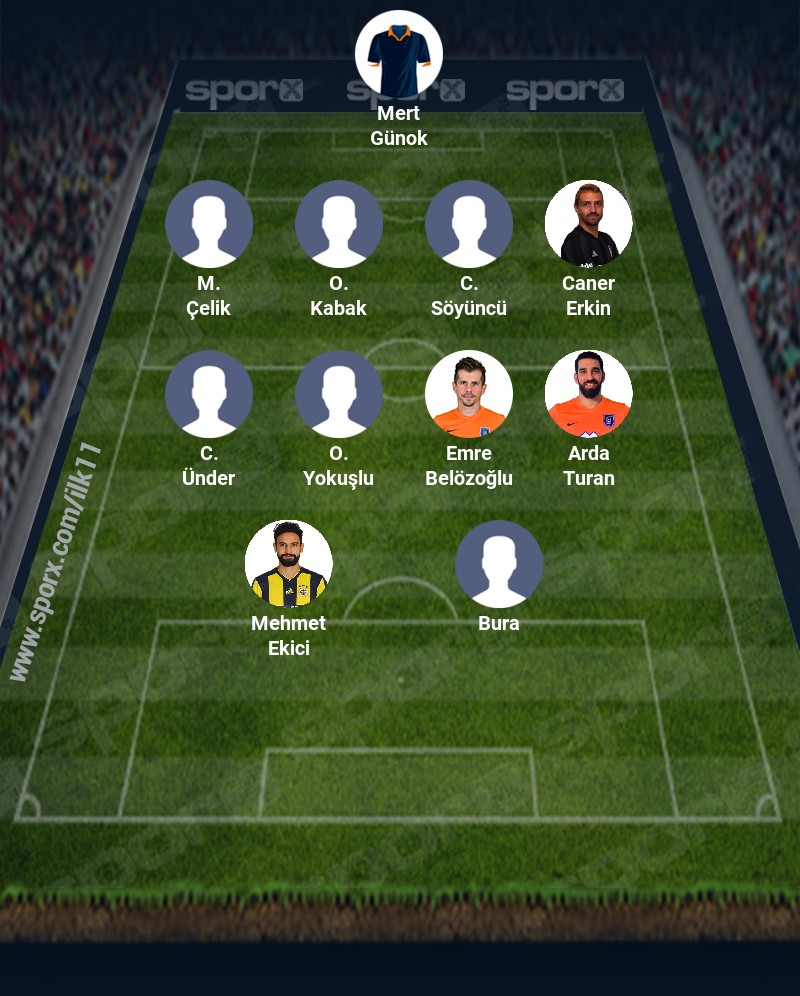800x996 pixels.
Task: Choose the M. Çelik player slot
Action: [x=209, y=224]
